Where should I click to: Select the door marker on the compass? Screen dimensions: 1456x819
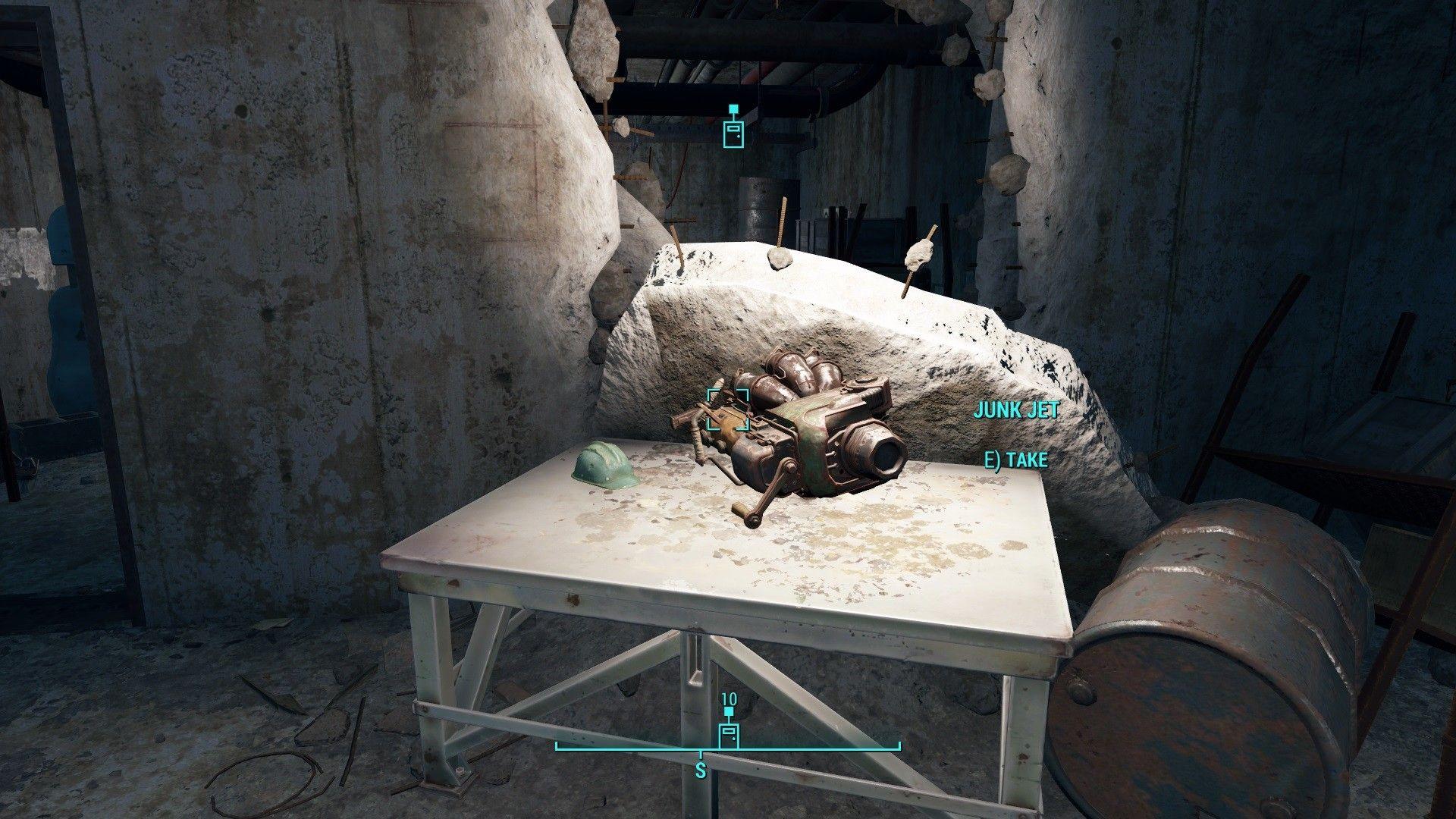728,735
